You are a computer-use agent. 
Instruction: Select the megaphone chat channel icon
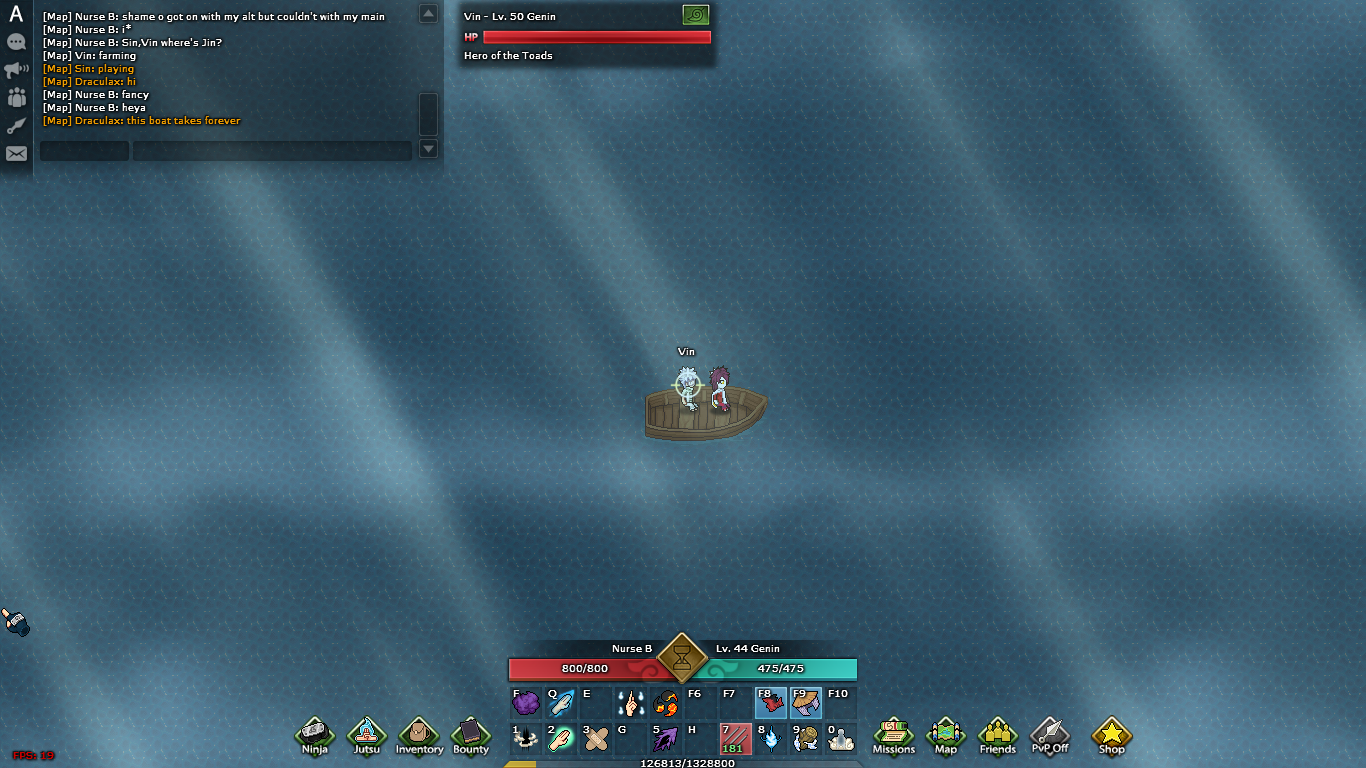coord(16,70)
